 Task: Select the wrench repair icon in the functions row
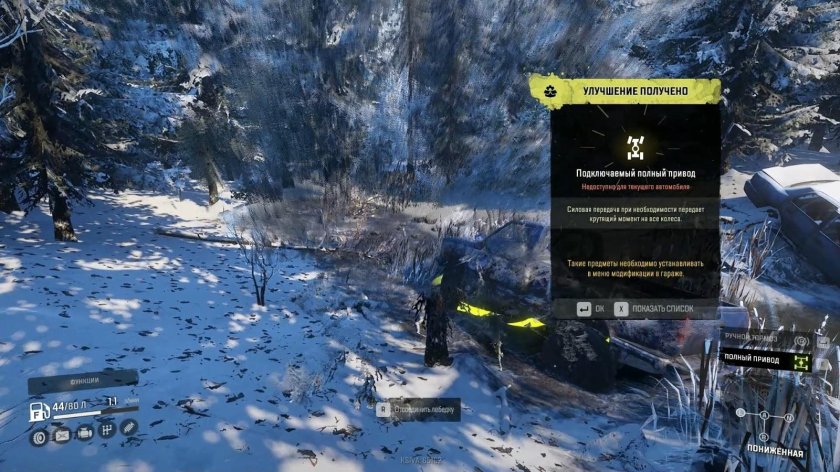coord(129,427)
